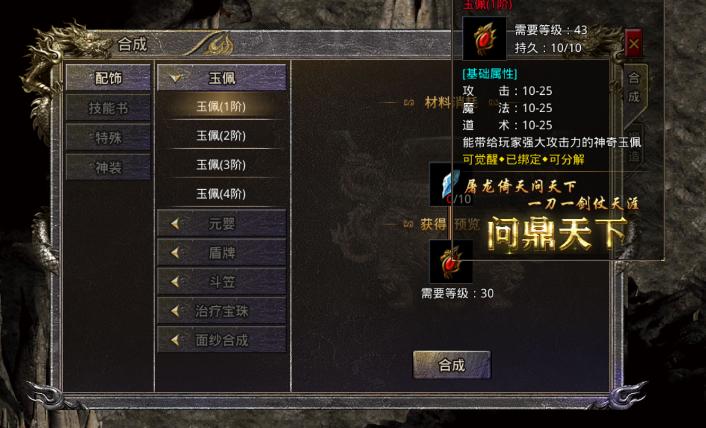Image resolution: width=706 pixels, height=428 pixels.
Task: Click the blue crystal material slot
Action: click(x=444, y=182)
